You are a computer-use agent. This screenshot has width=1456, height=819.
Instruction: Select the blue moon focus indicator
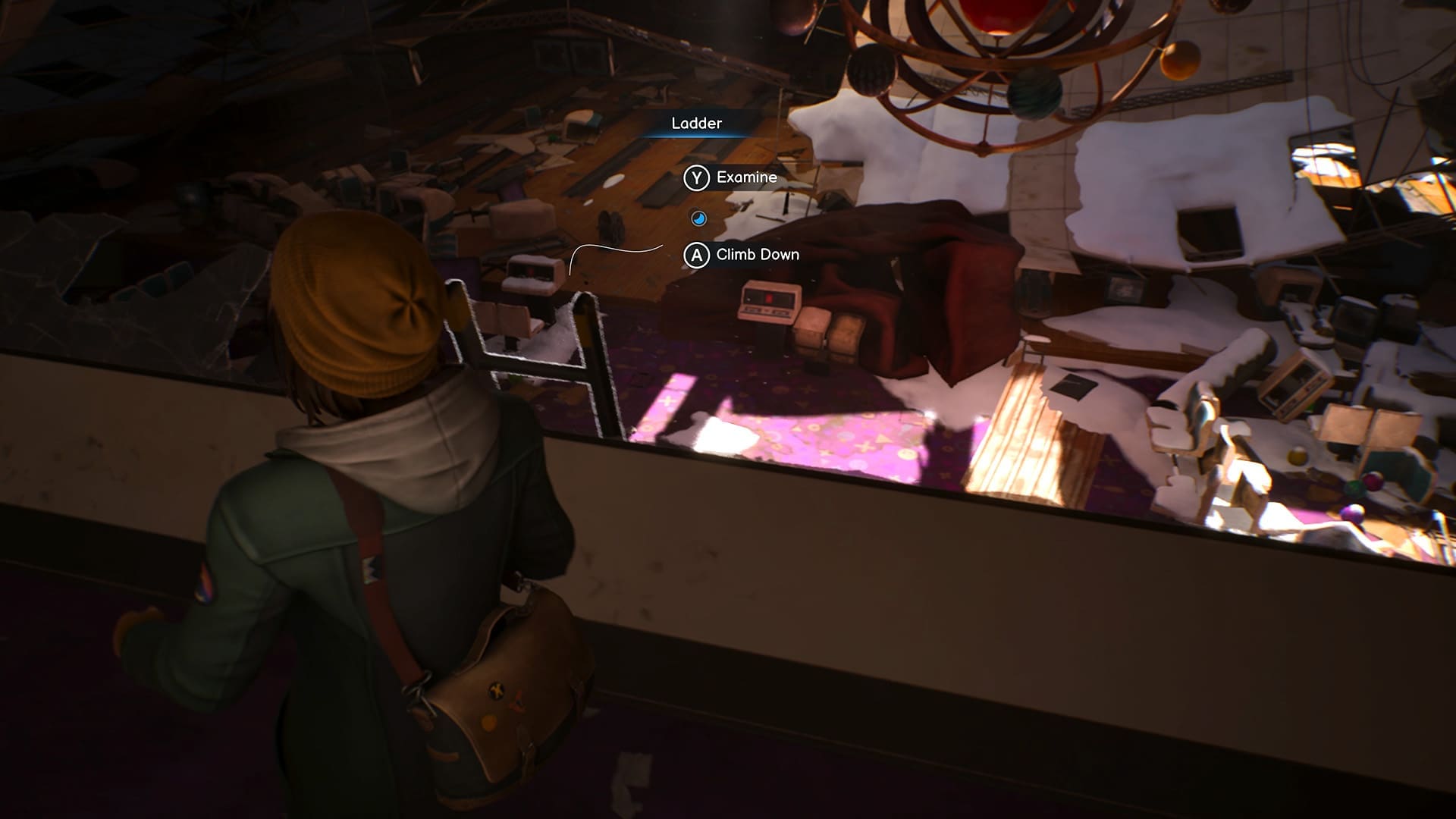pos(698,217)
